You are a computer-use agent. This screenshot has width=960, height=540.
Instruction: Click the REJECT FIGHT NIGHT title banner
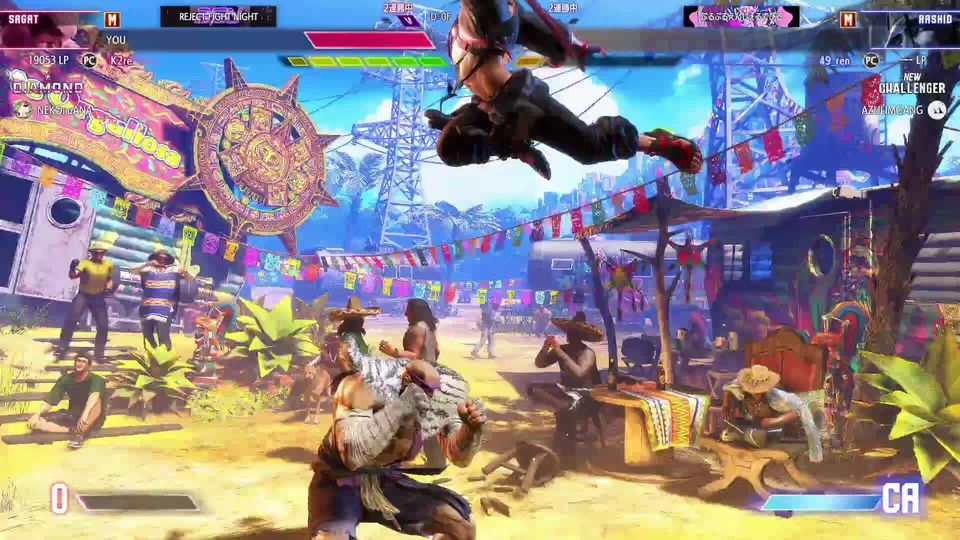(219, 17)
